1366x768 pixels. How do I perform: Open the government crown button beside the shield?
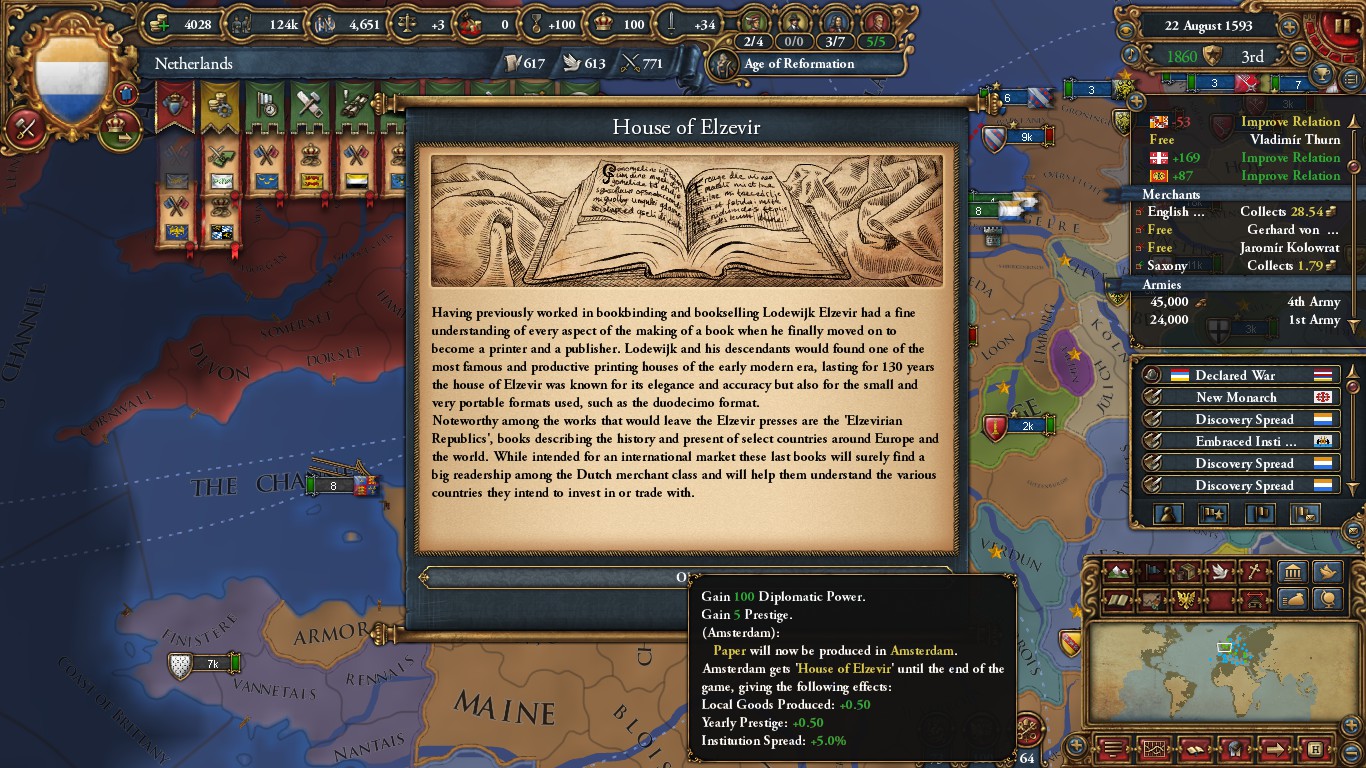[x=120, y=127]
